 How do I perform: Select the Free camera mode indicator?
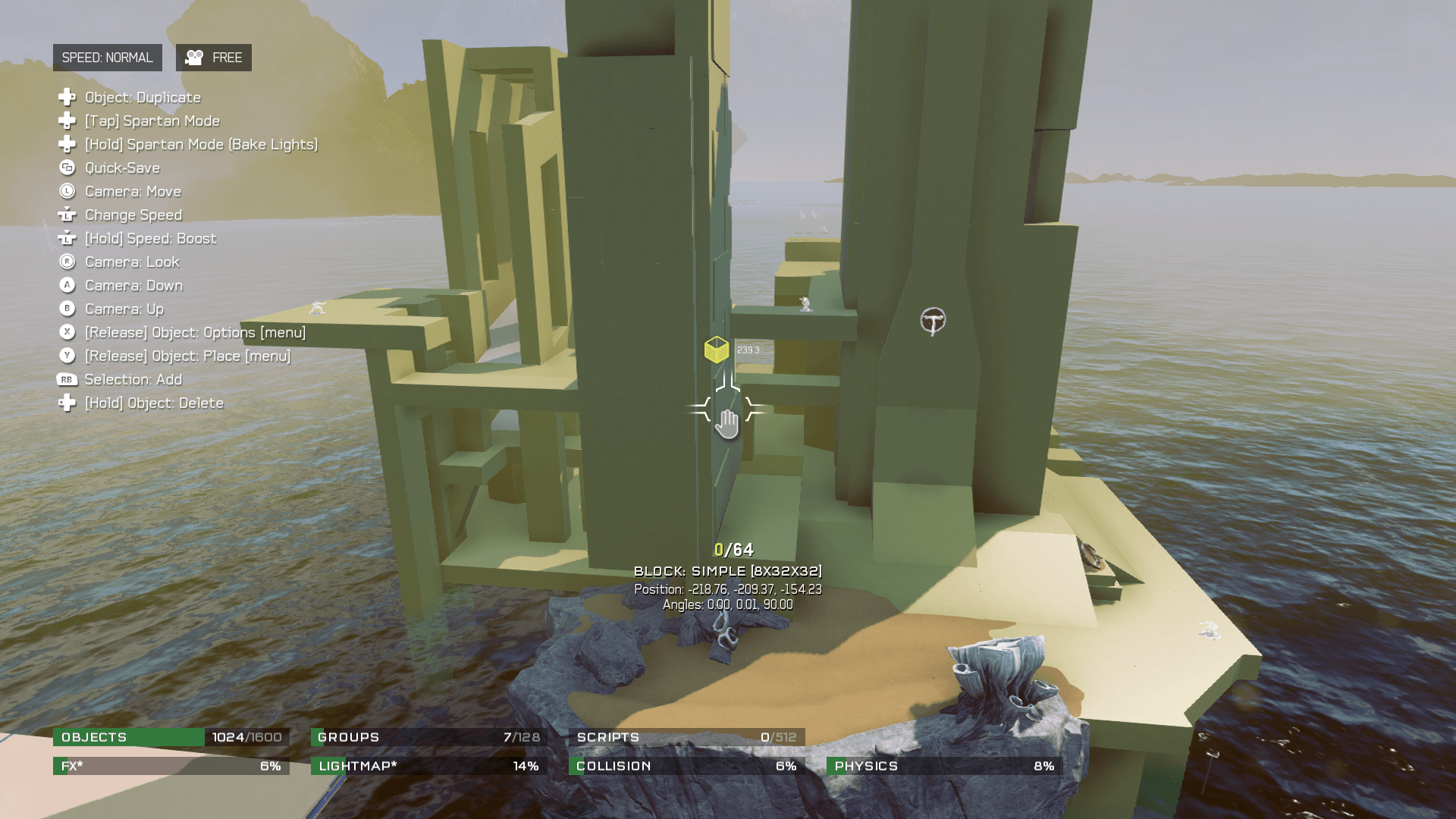[214, 58]
